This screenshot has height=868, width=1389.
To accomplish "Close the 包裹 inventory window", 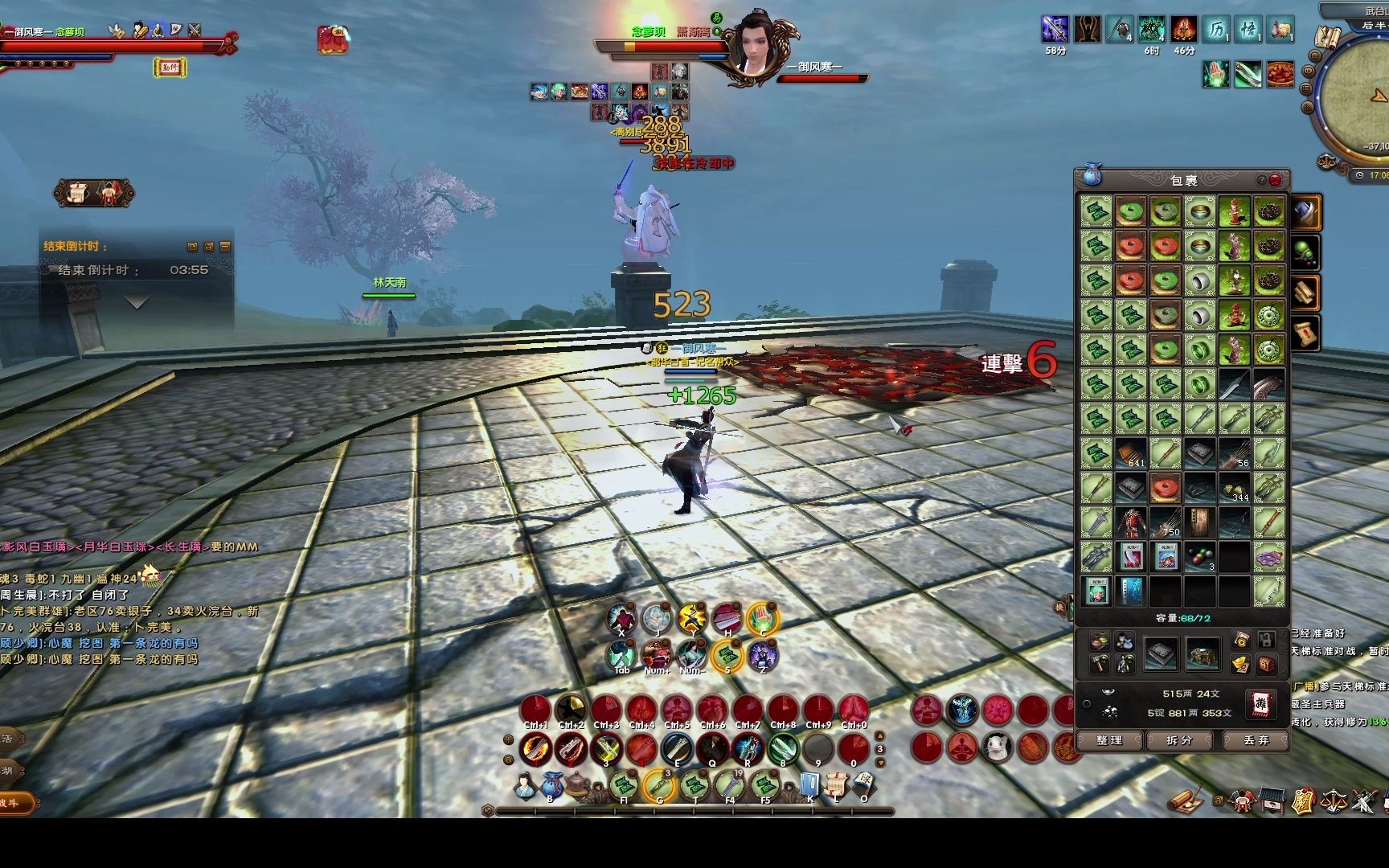I will tap(1275, 180).
